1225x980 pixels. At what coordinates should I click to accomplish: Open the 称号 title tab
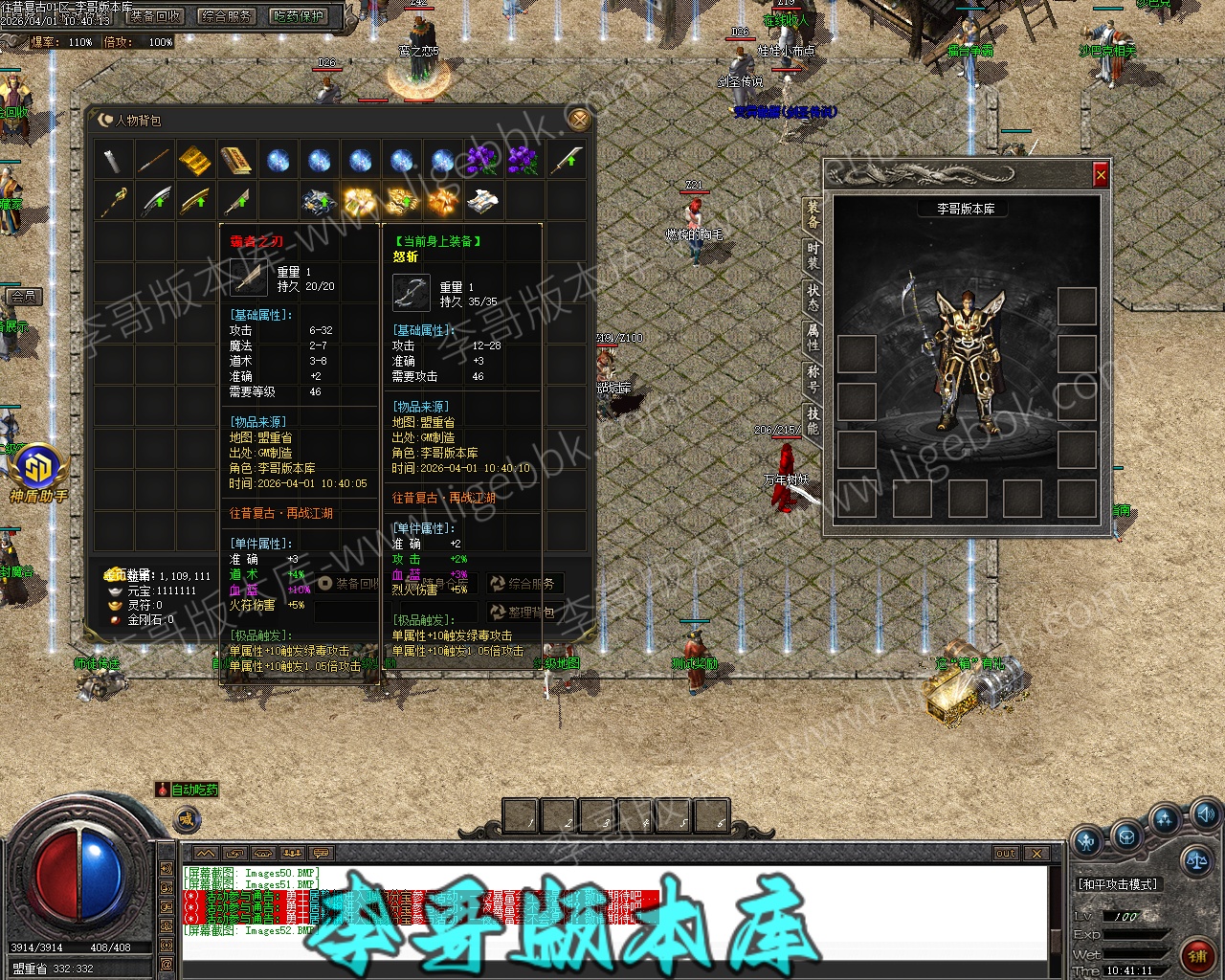click(x=813, y=378)
